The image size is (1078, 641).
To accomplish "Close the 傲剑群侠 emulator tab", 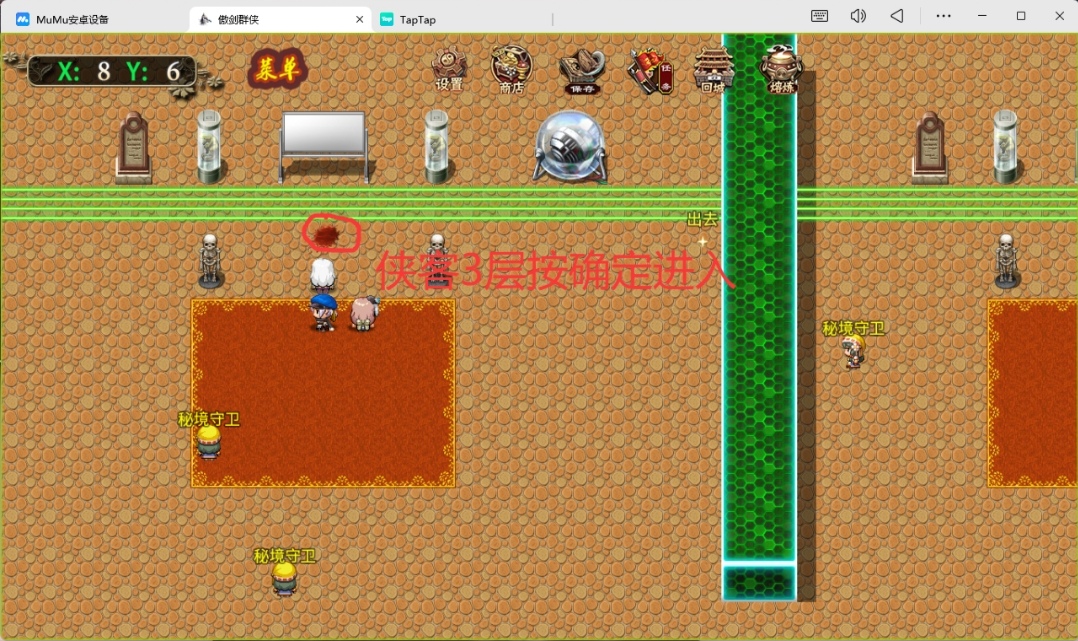I will point(360,19).
